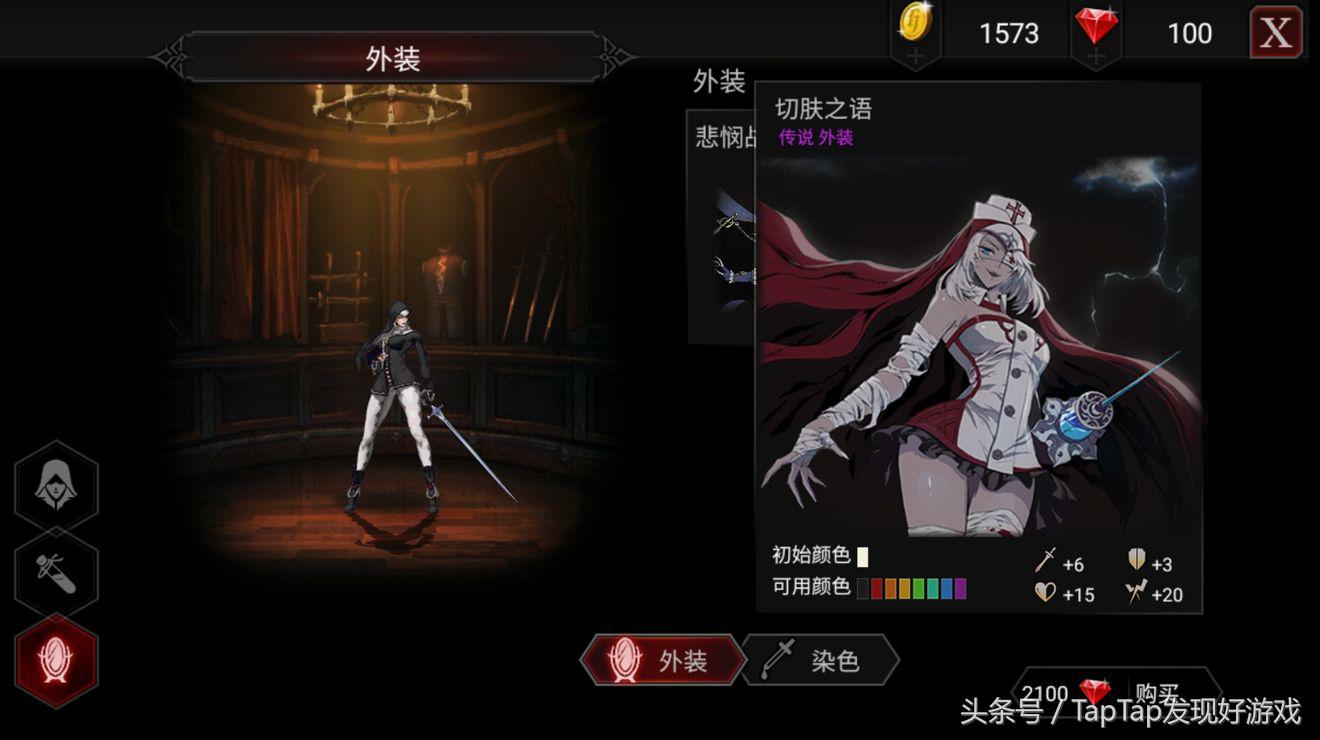Image resolution: width=1320 pixels, height=740 pixels.
Task: Click the highlighted mirror appearance icon in sidebar
Action: click(x=57, y=660)
